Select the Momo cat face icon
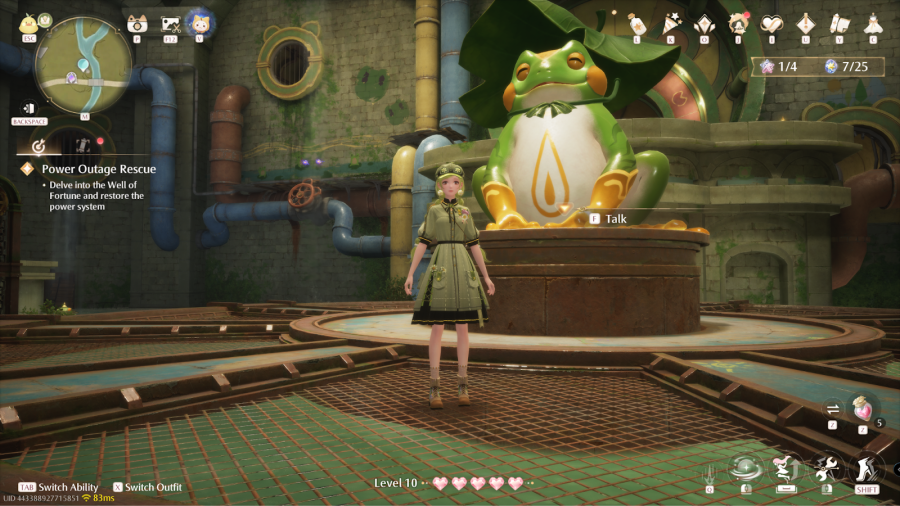The width and height of the screenshot is (900, 506). (x=200, y=22)
